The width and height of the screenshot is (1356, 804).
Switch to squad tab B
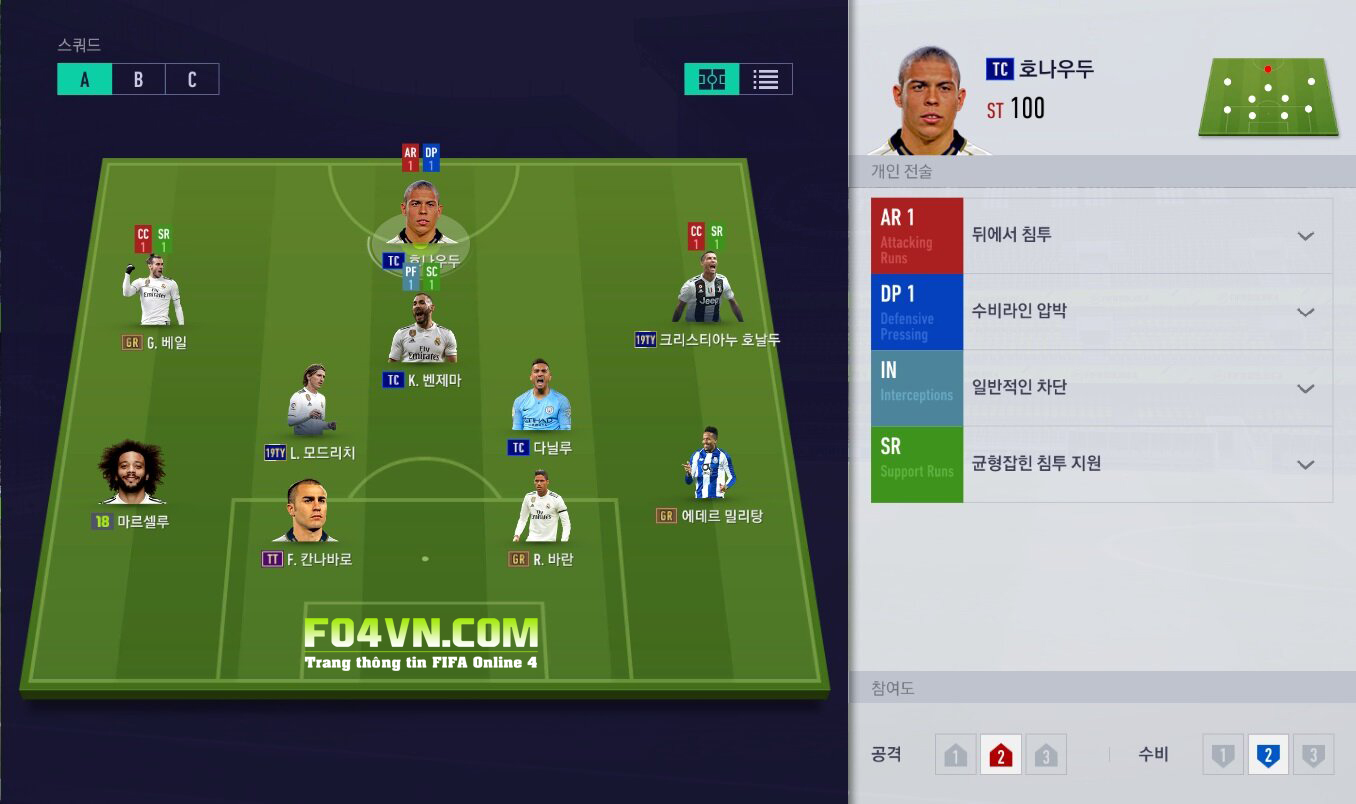pyautogui.click(x=138, y=80)
